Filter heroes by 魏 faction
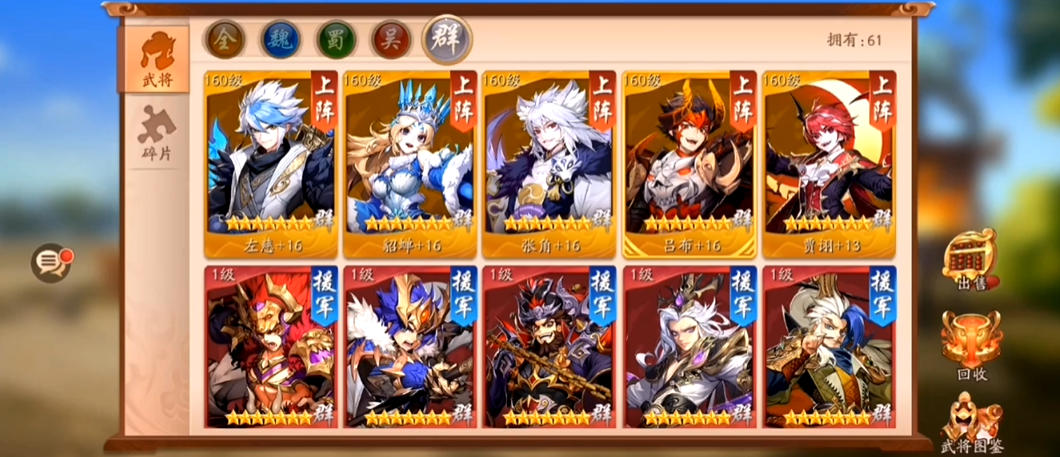1060x457 pixels. tap(280, 39)
